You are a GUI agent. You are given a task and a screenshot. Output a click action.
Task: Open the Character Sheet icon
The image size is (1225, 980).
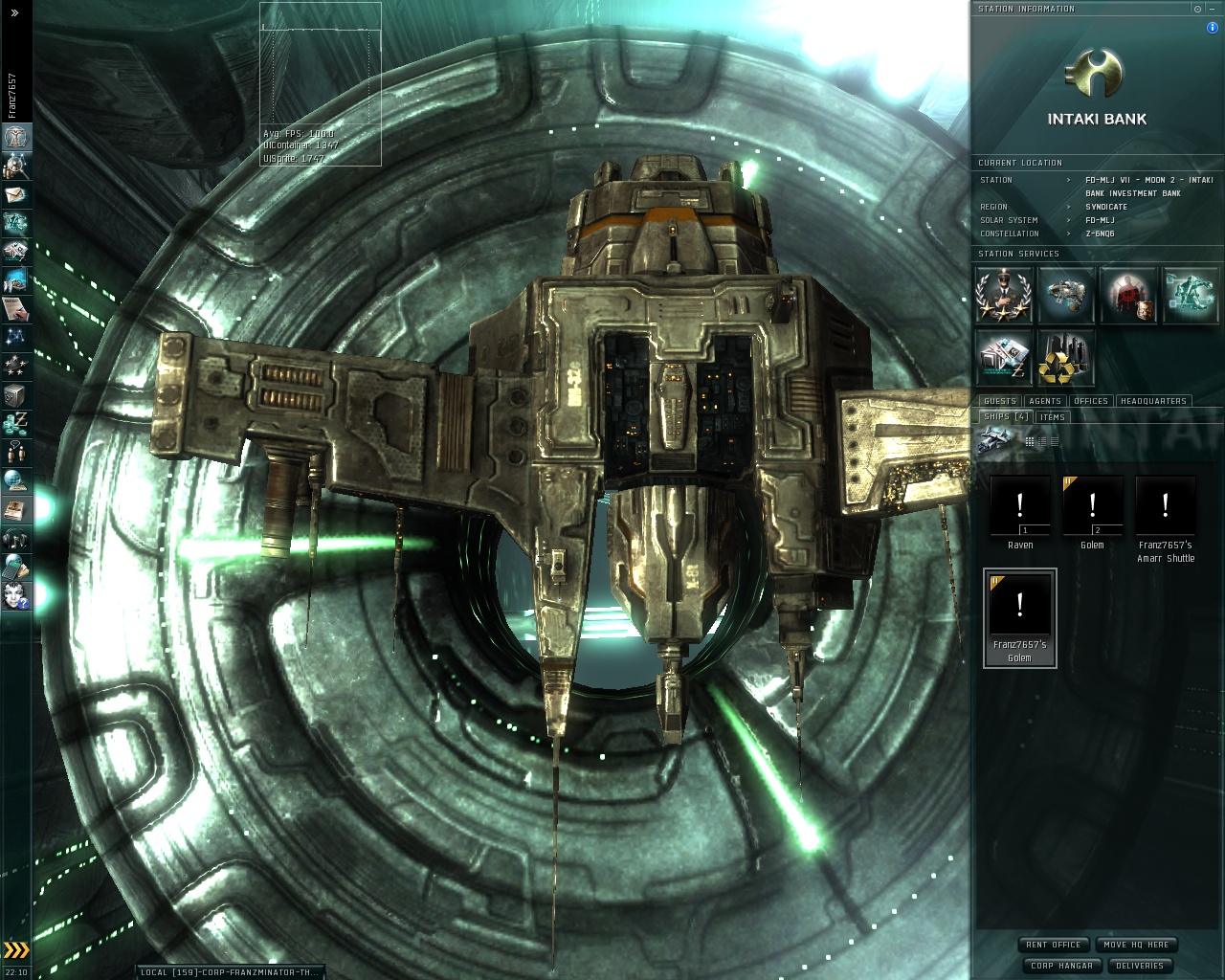[16, 137]
